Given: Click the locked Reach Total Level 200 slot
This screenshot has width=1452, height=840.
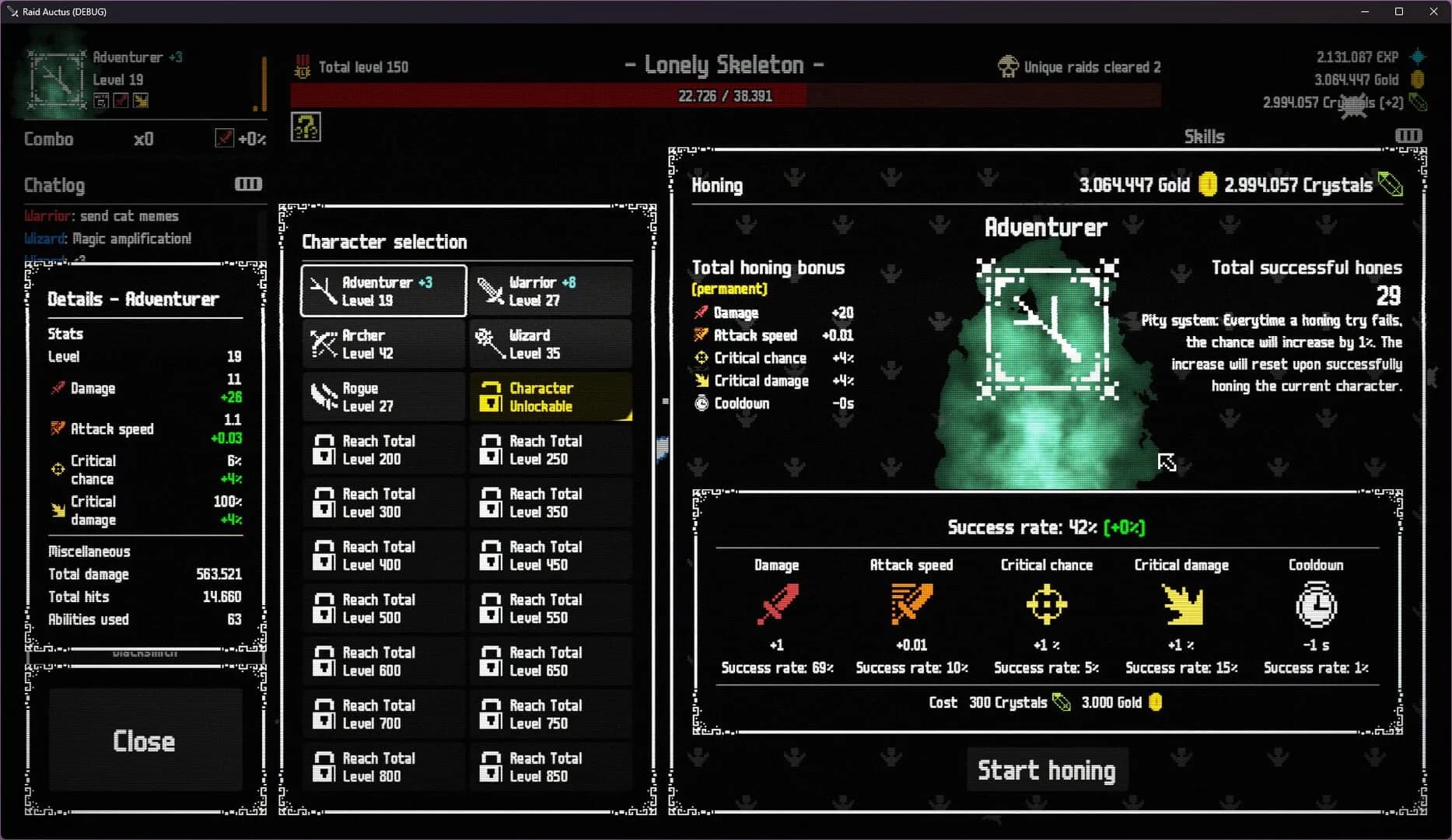Looking at the screenshot, I should point(383,450).
